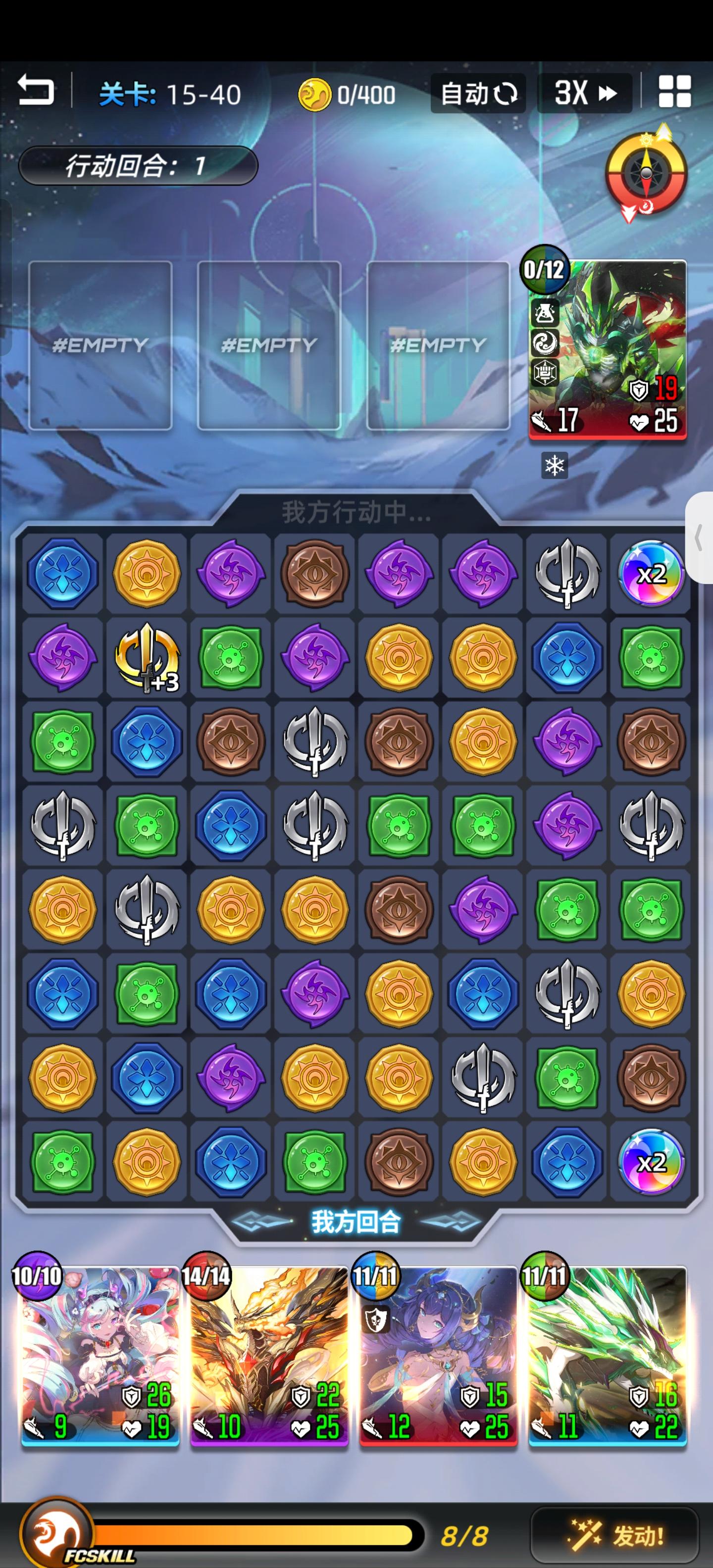Click the back arrow in the top-left corner
The image size is (713, 1568).
(x=35, y=91)
